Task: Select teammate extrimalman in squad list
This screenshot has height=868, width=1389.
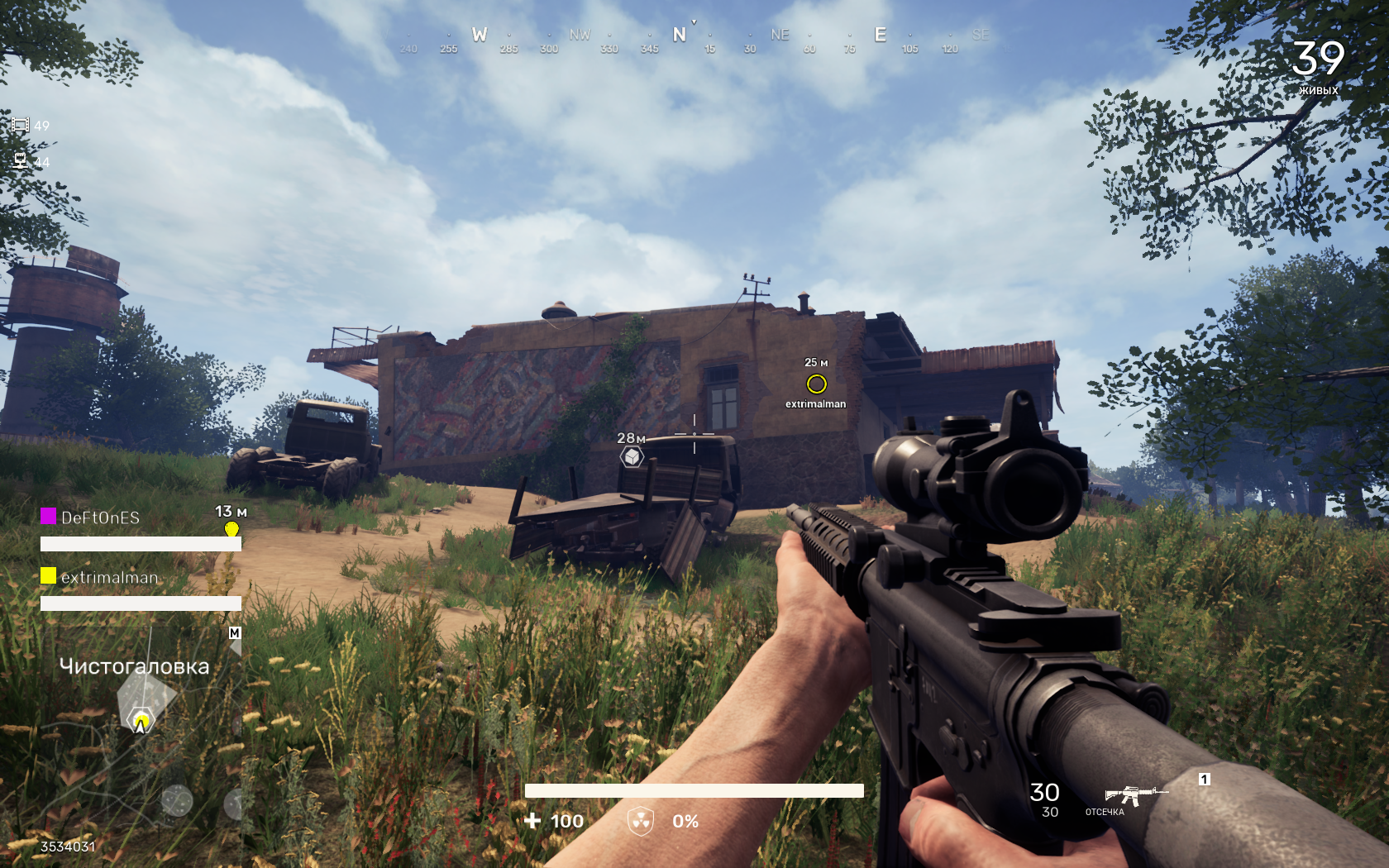Action: coord(108,577)
